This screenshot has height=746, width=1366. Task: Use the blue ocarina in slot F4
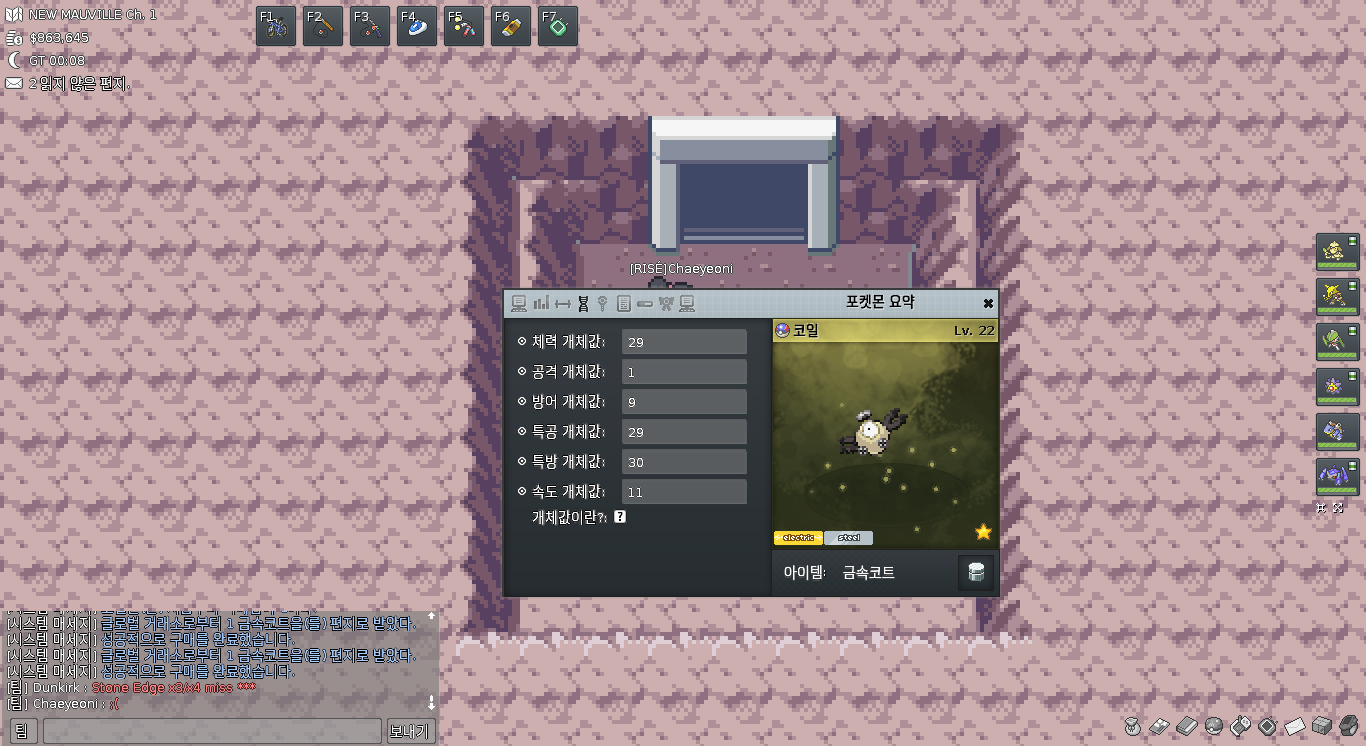coord(417,26)
